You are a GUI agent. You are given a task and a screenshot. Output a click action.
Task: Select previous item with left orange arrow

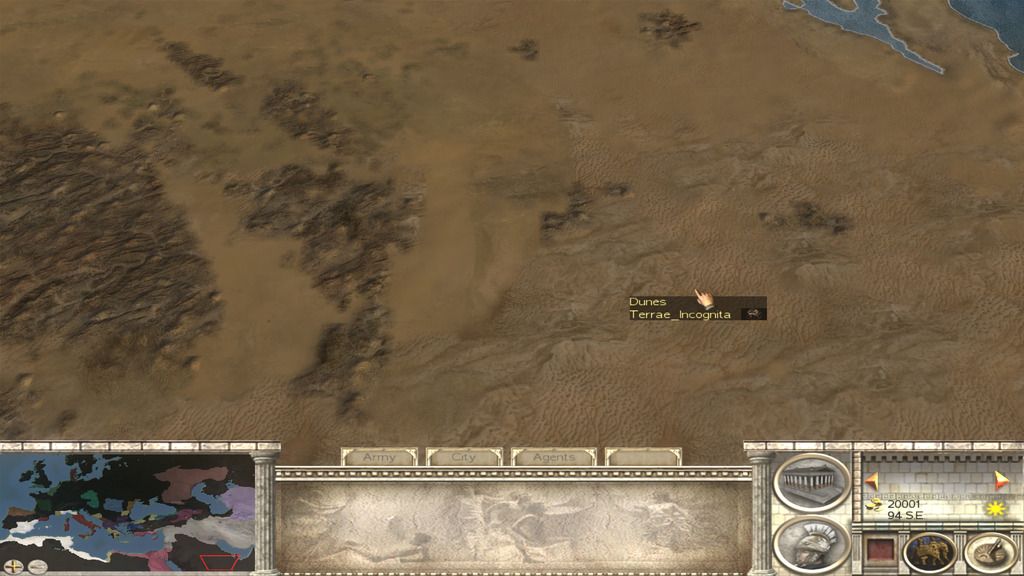point(871,480)
